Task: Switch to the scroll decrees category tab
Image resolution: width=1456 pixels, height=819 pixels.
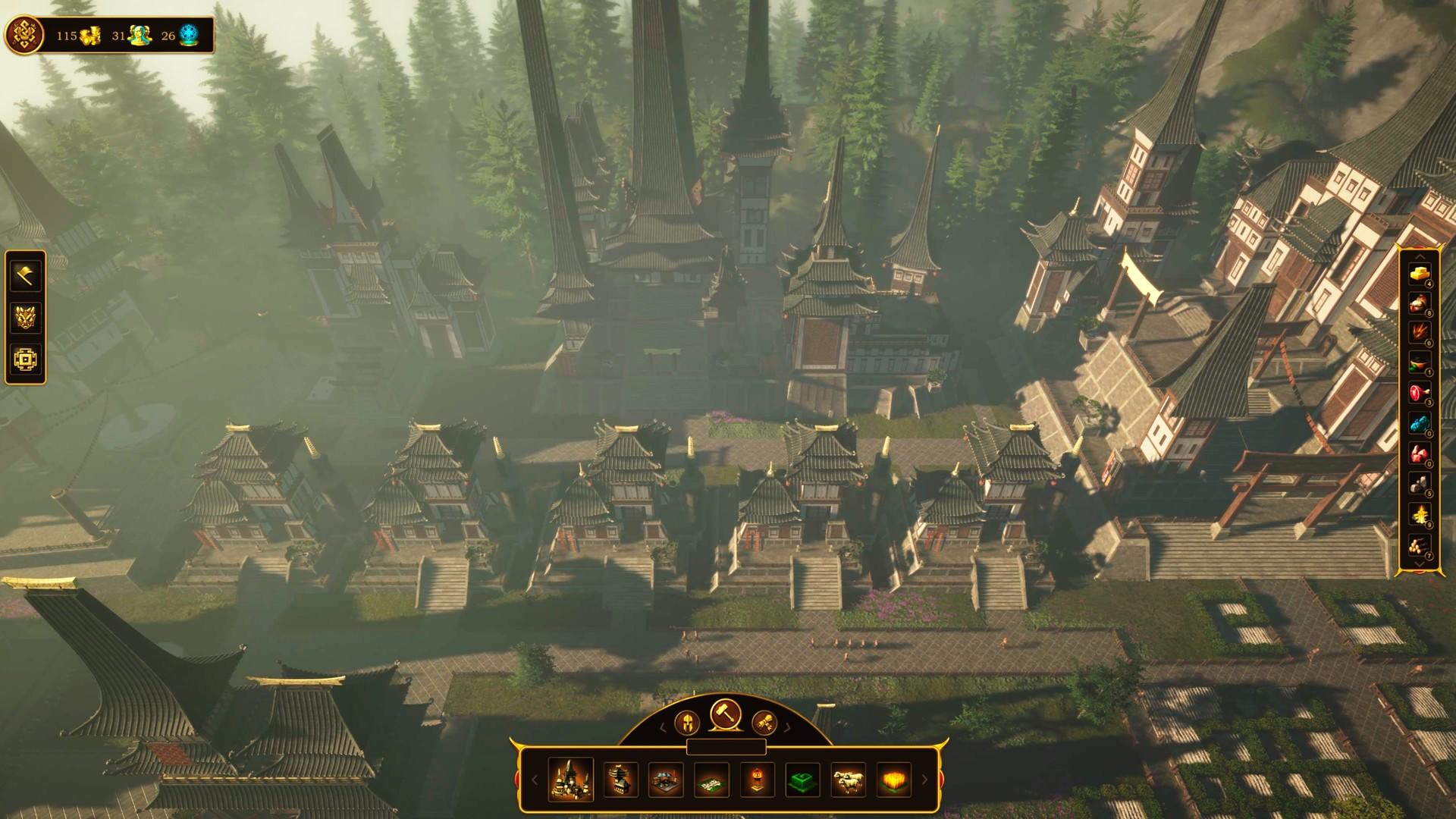Action: point(765,724)
